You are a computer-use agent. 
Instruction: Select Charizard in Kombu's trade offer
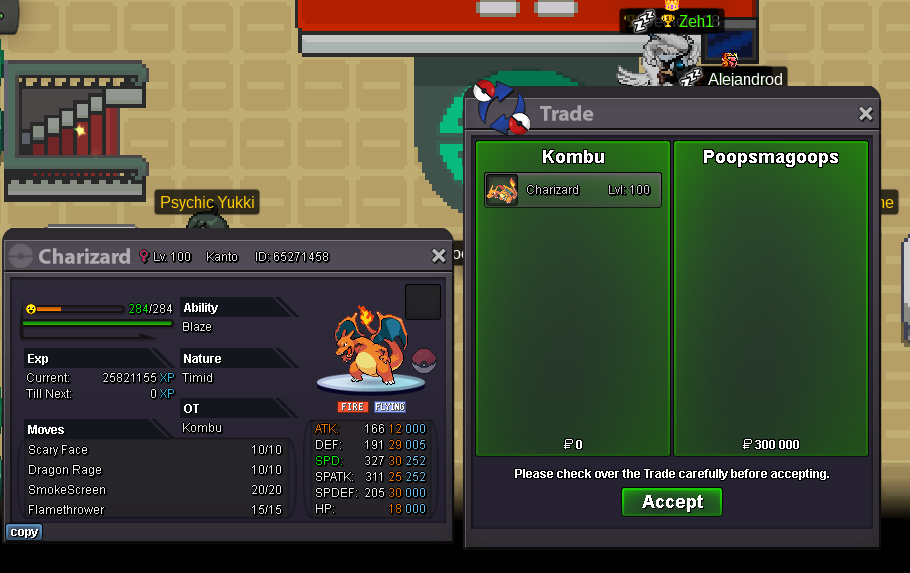click(x=573, y=190)
